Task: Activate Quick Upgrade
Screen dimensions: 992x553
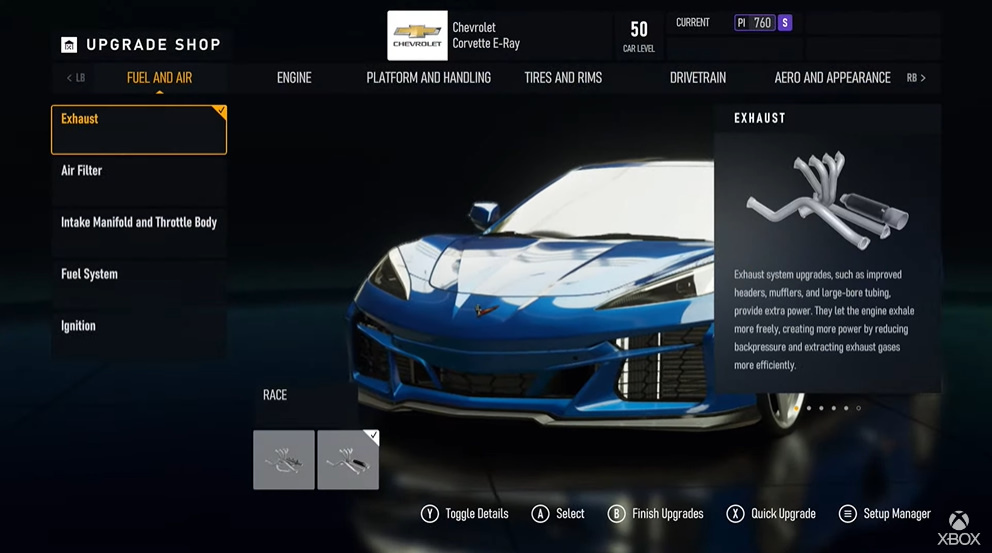Action: click(x=771, y=514)
